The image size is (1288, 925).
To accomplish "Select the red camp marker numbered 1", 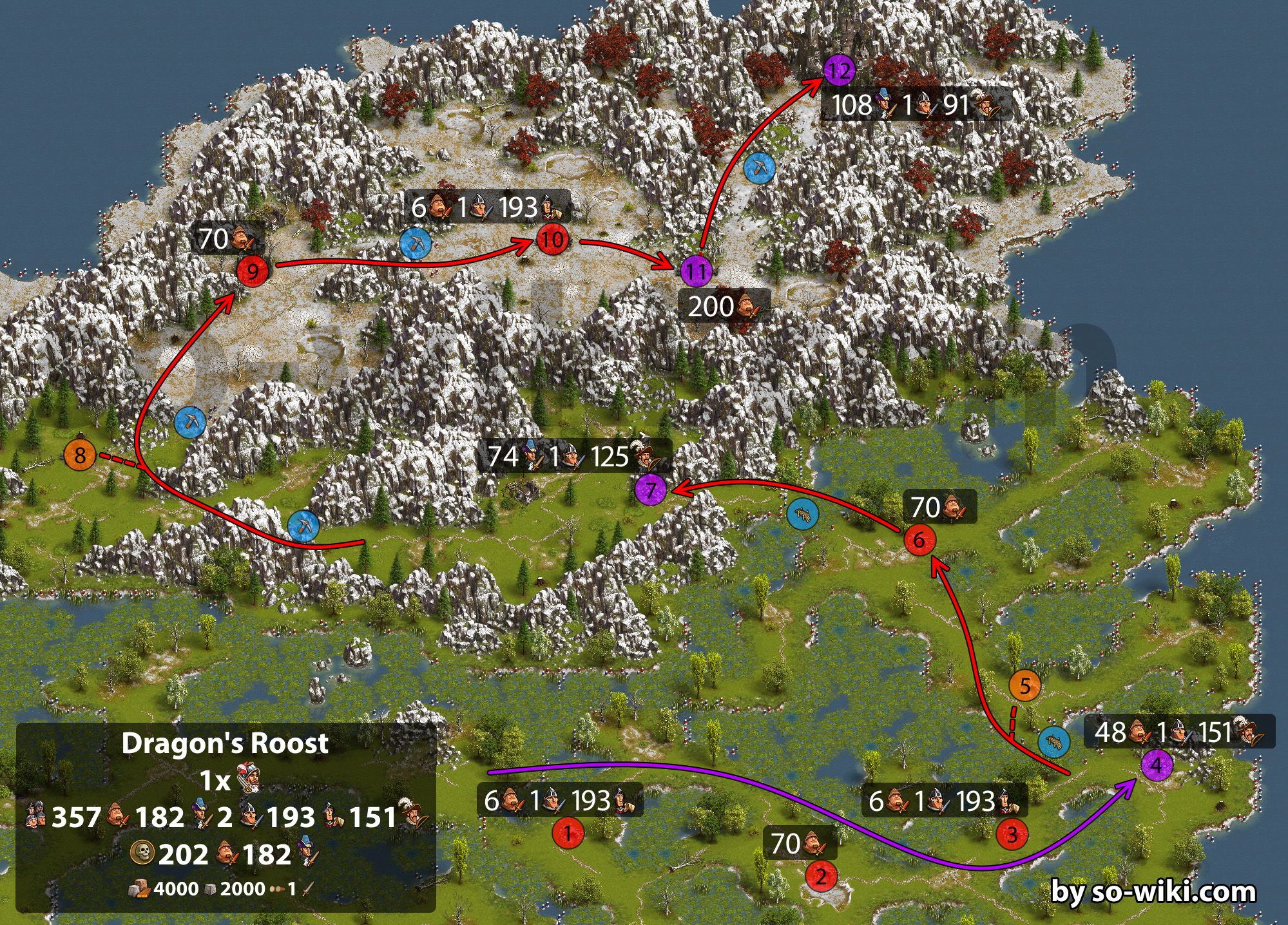I will click(568, 833).
